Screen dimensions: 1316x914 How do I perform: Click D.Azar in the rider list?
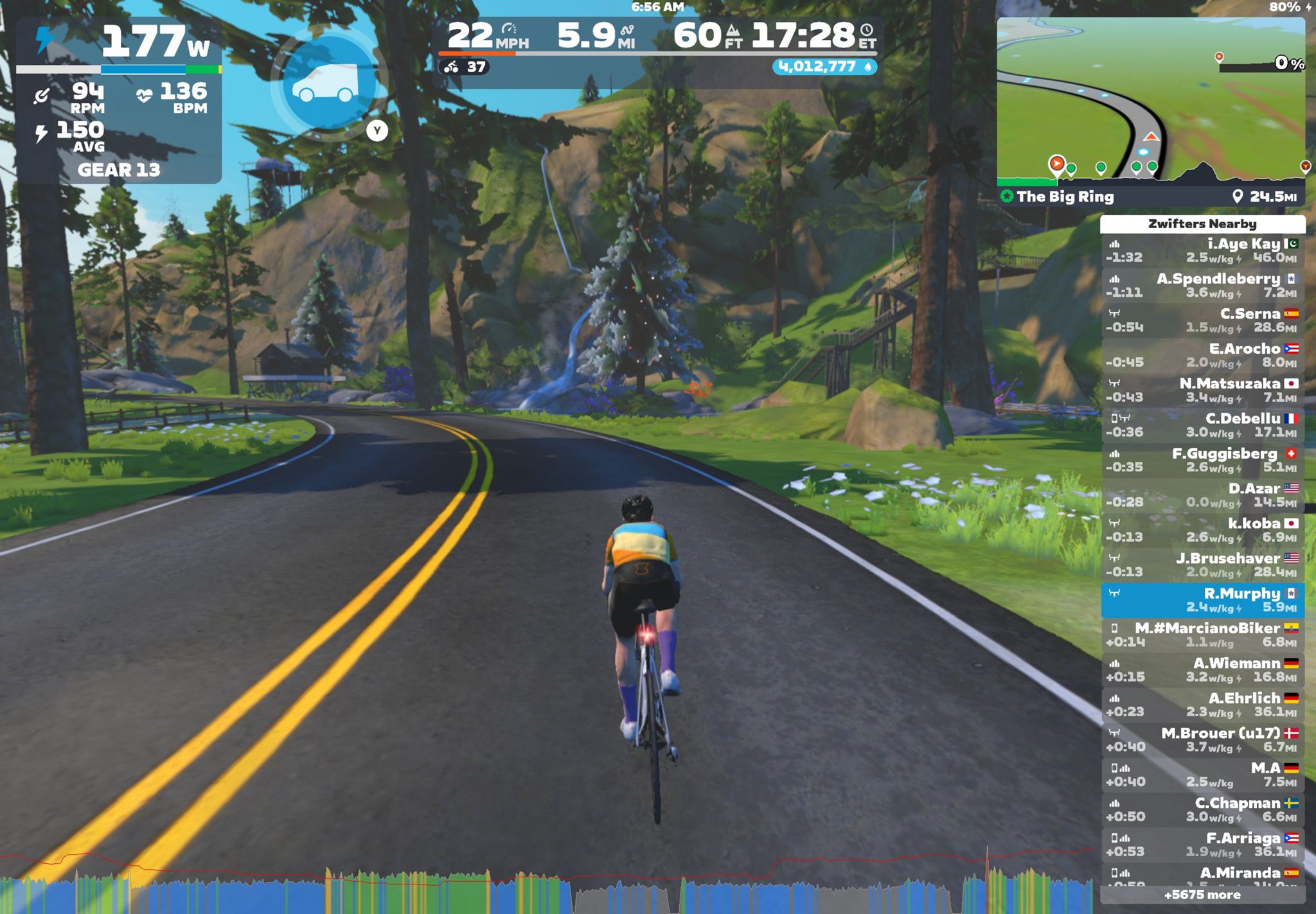pos(1202,495)
